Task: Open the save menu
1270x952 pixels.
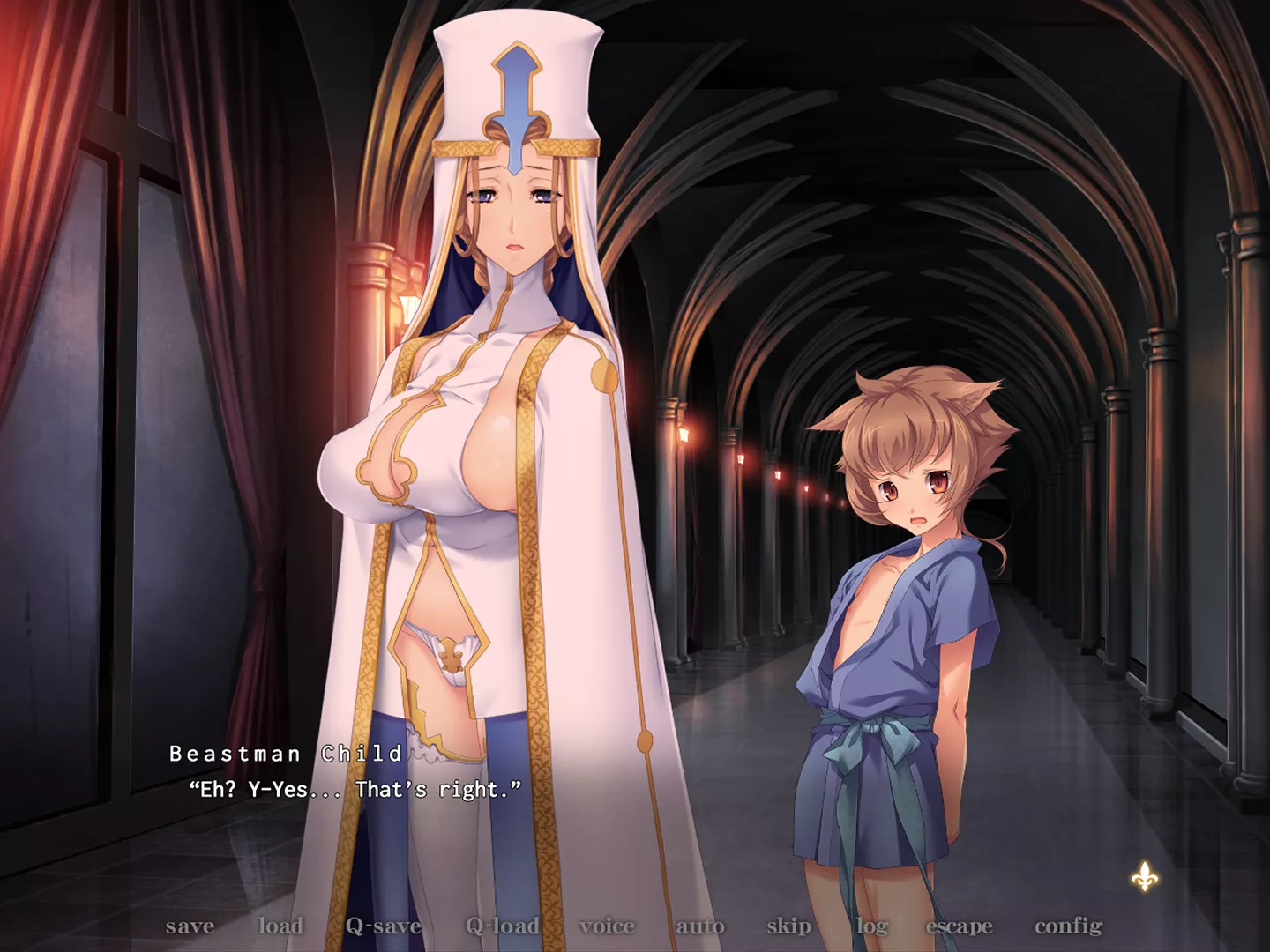Action: click(190, 926)
